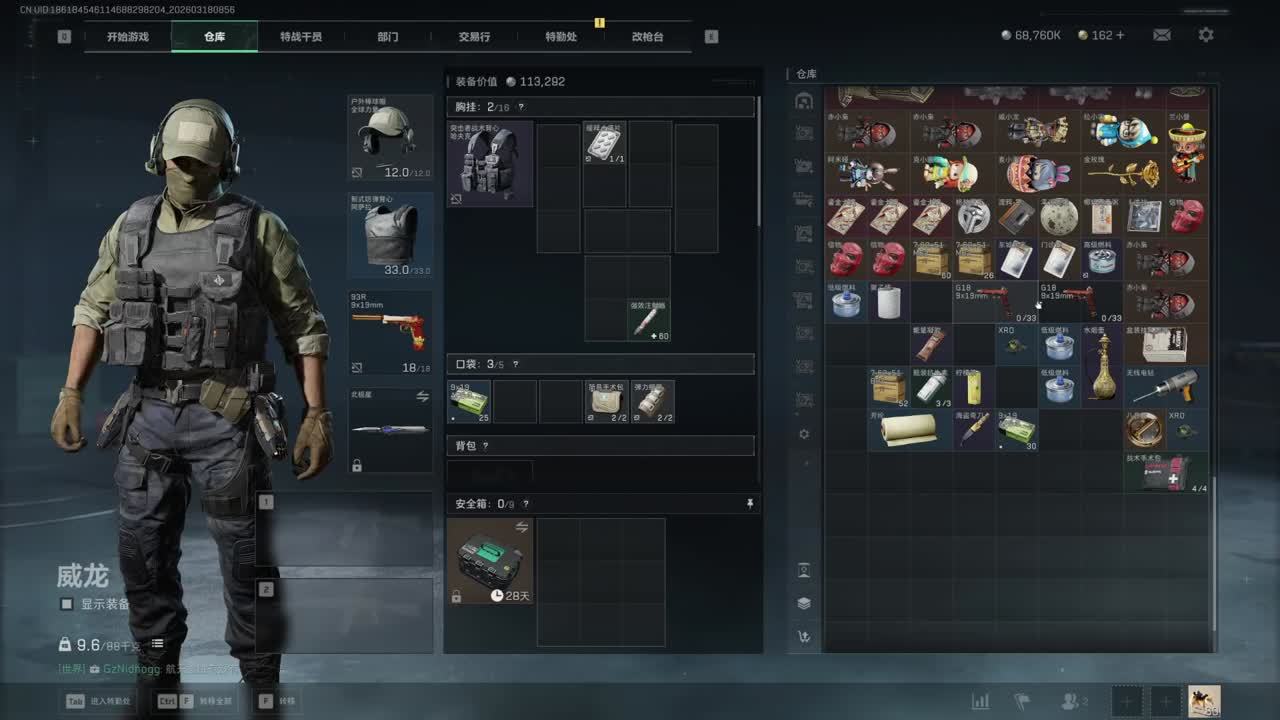
Task: Switch to the 开始游戏 tab
Action: [128, 37]
